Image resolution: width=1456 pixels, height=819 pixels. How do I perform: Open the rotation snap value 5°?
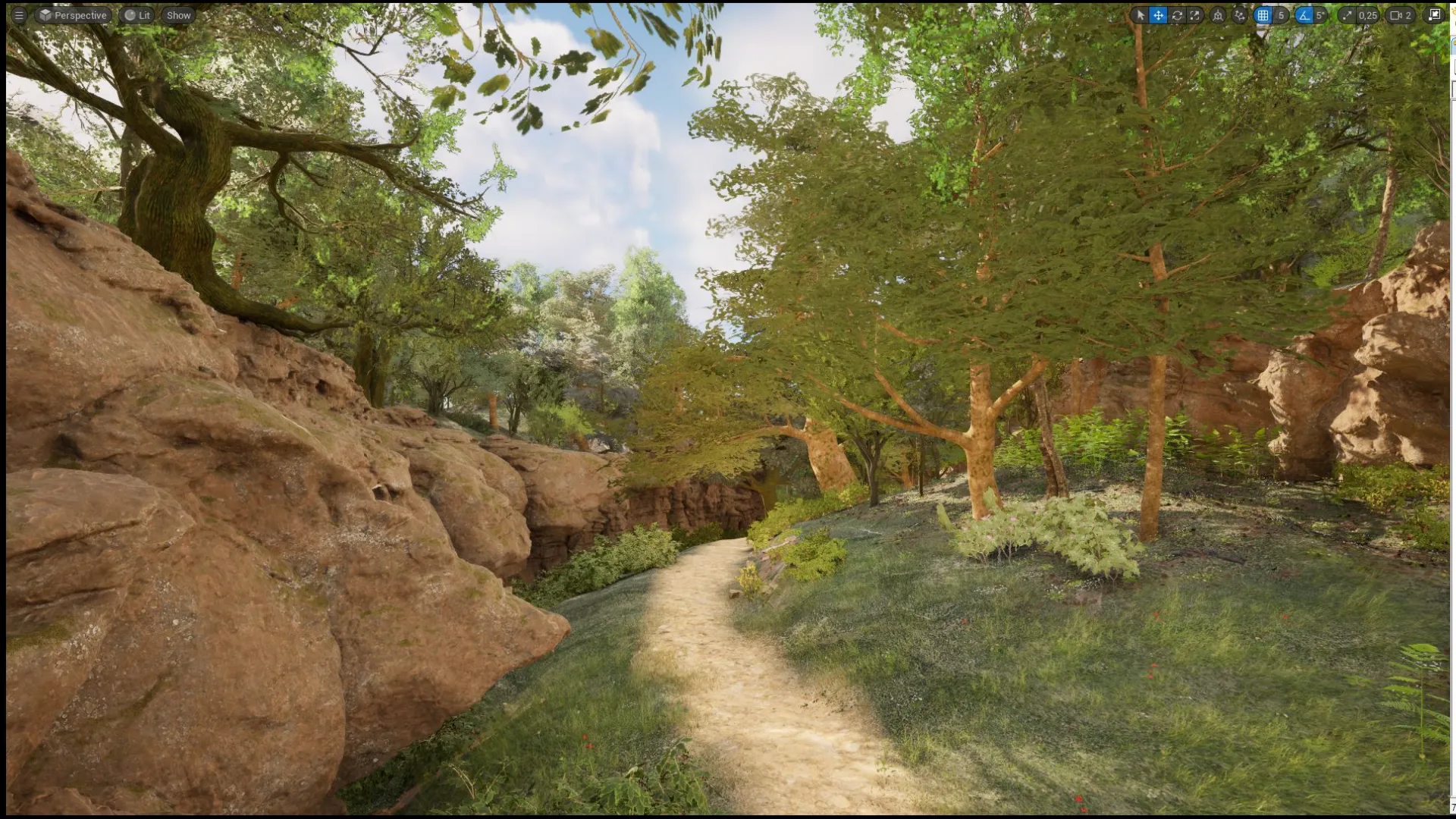pos(1320,15)
